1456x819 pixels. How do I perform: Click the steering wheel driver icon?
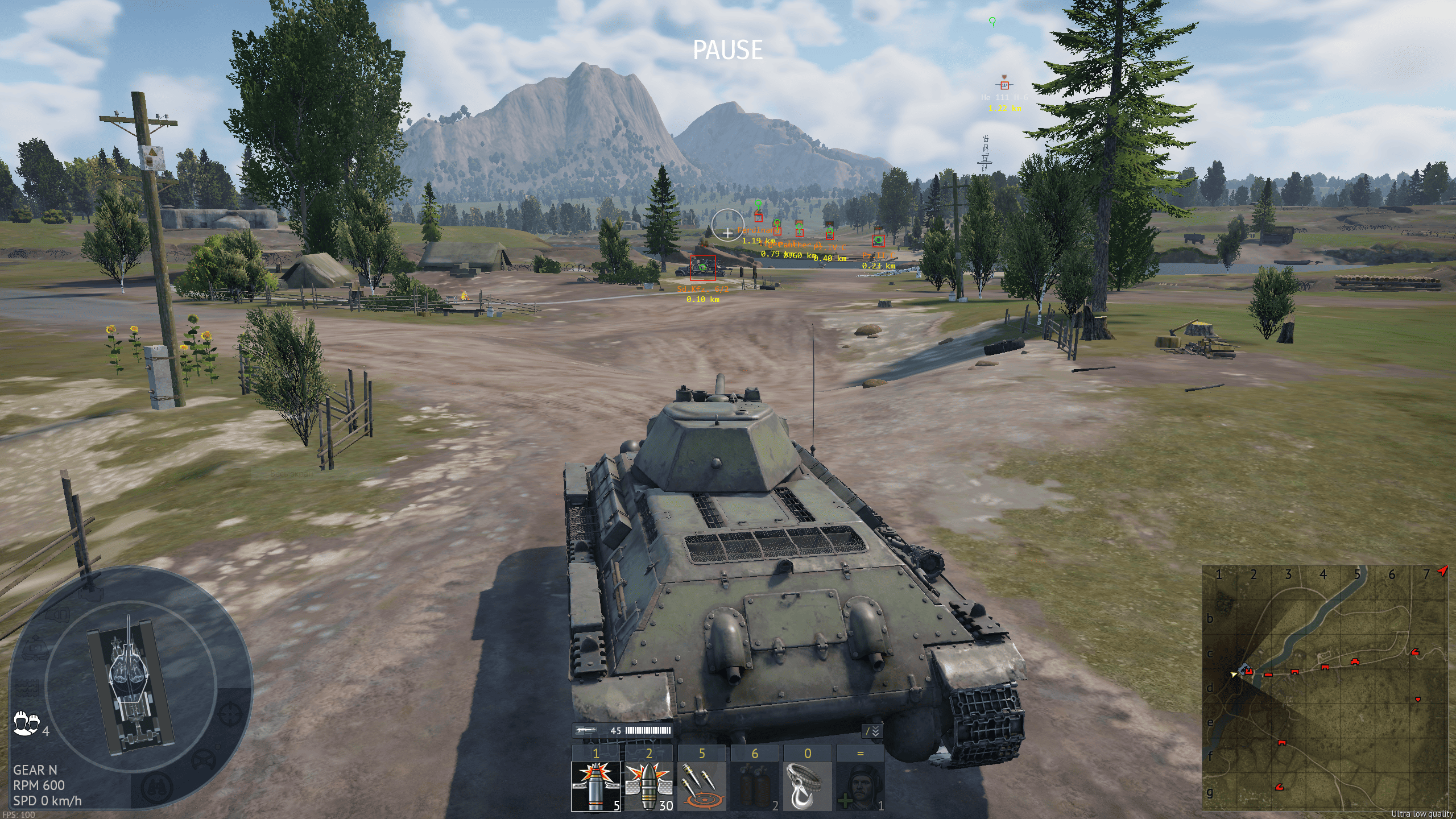coord(203,760)
